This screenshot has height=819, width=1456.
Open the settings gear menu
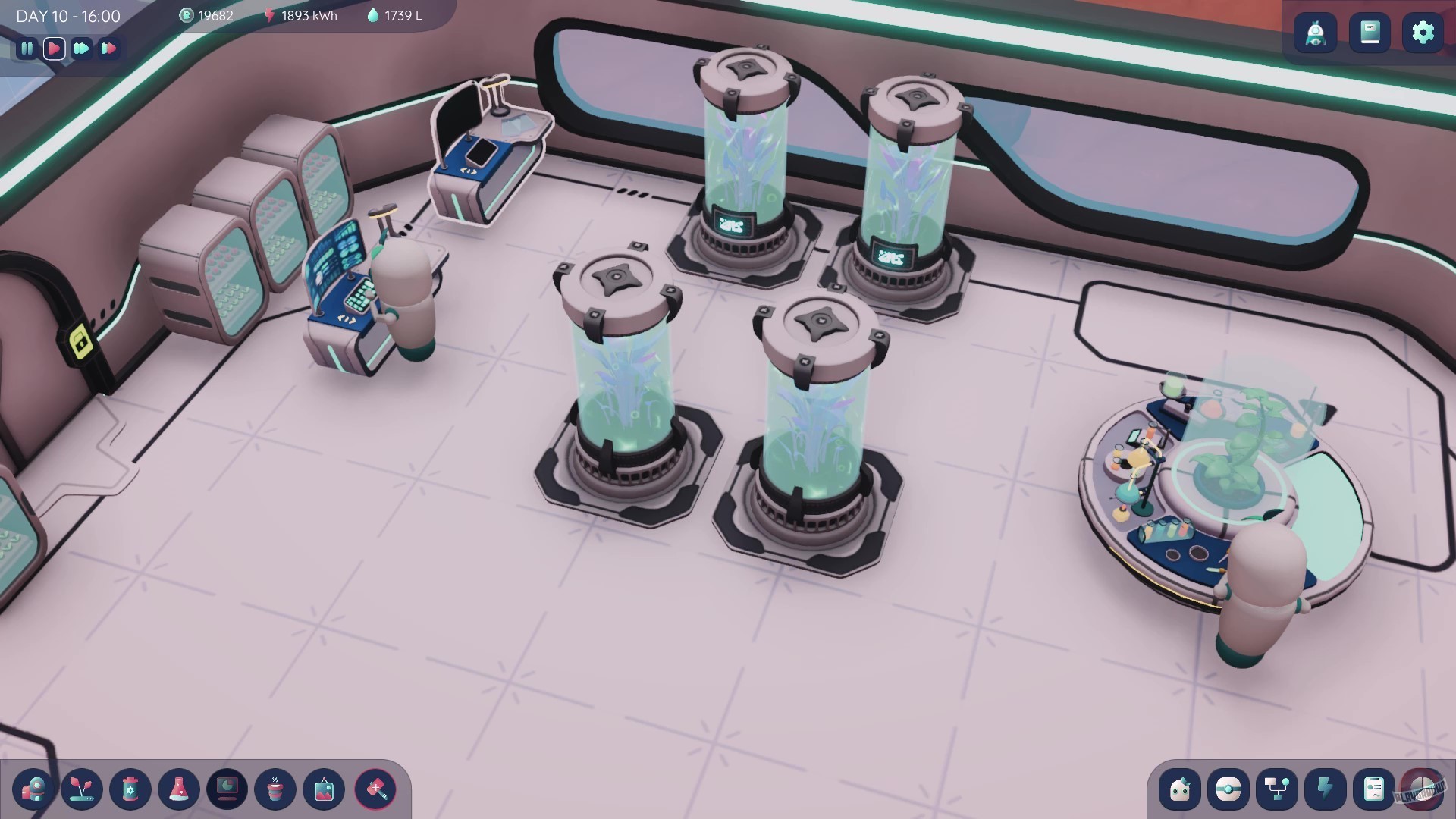[x=1423, y=32]
